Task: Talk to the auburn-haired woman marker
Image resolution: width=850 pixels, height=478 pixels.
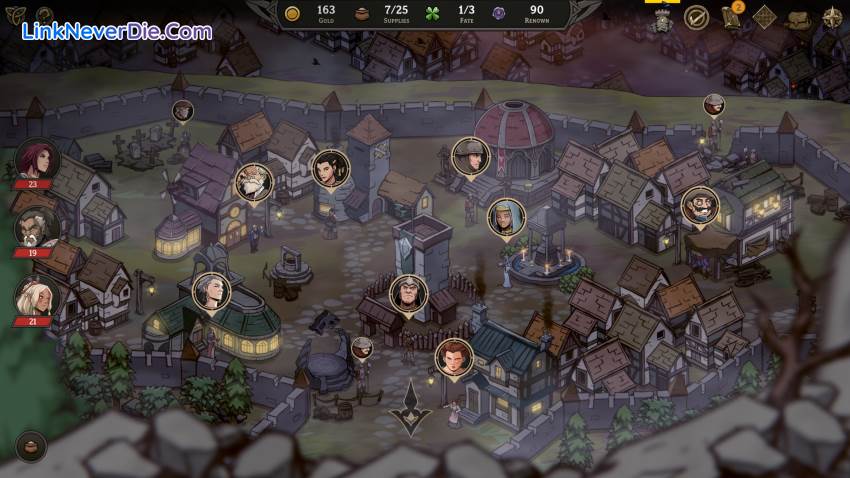Action: pos(454,357)
